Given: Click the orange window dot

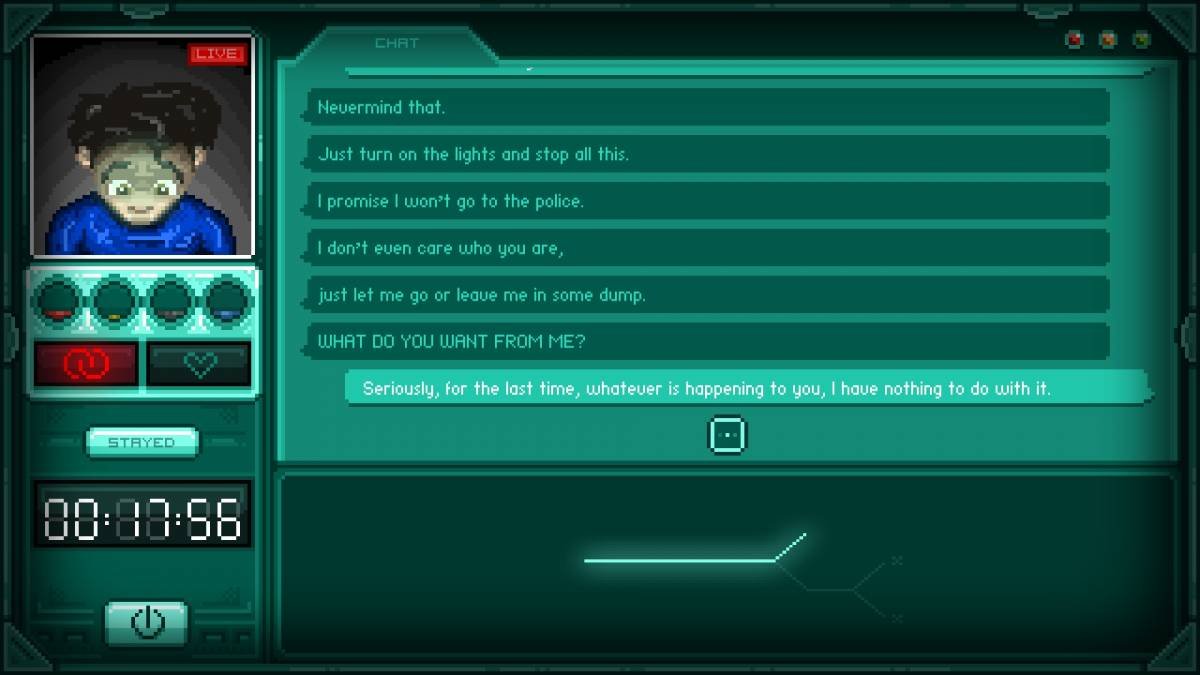Looking at the screenshot, I should [x=1108, y=40].
